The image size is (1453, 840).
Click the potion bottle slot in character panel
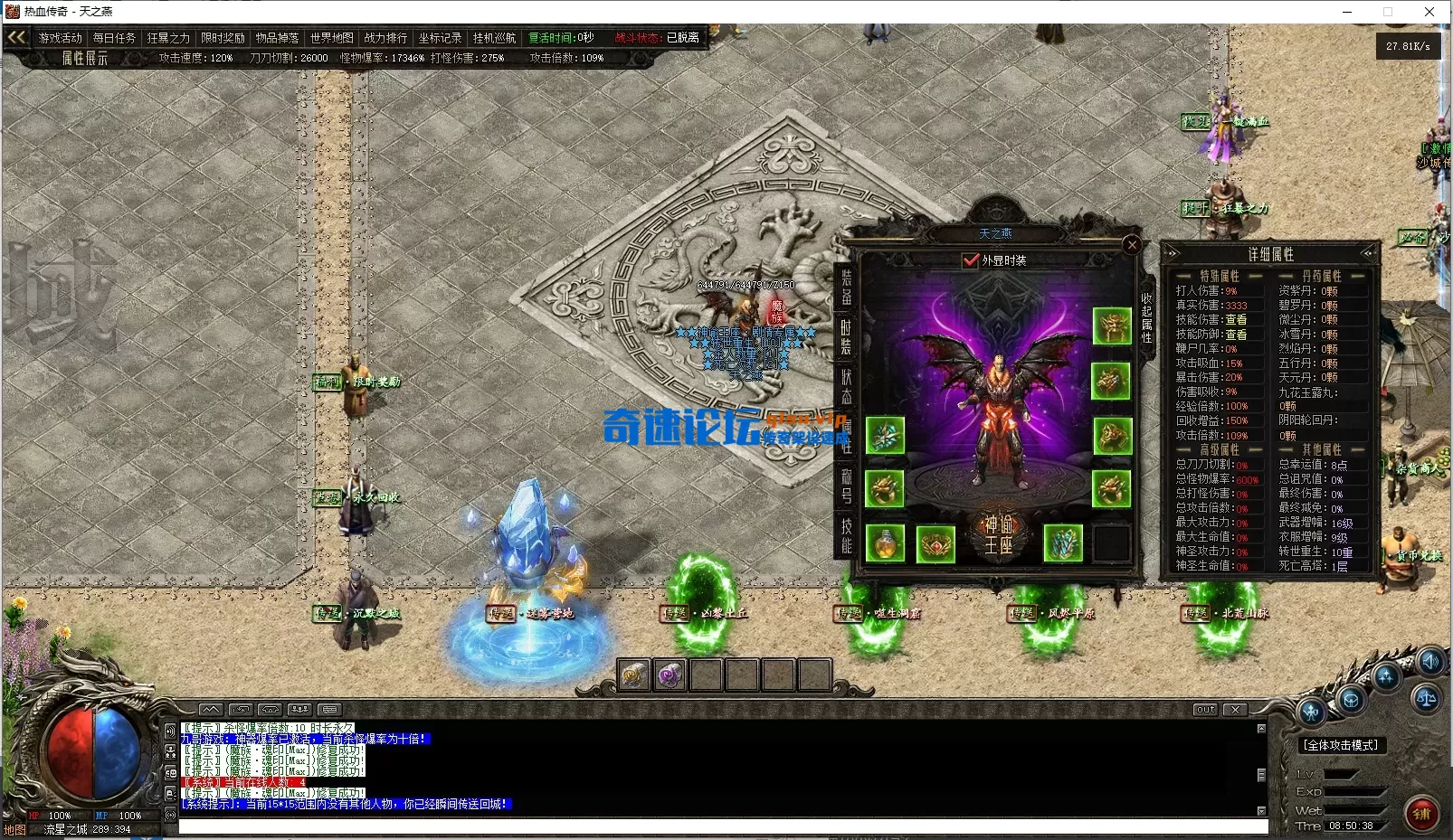[x=884, y=543]
